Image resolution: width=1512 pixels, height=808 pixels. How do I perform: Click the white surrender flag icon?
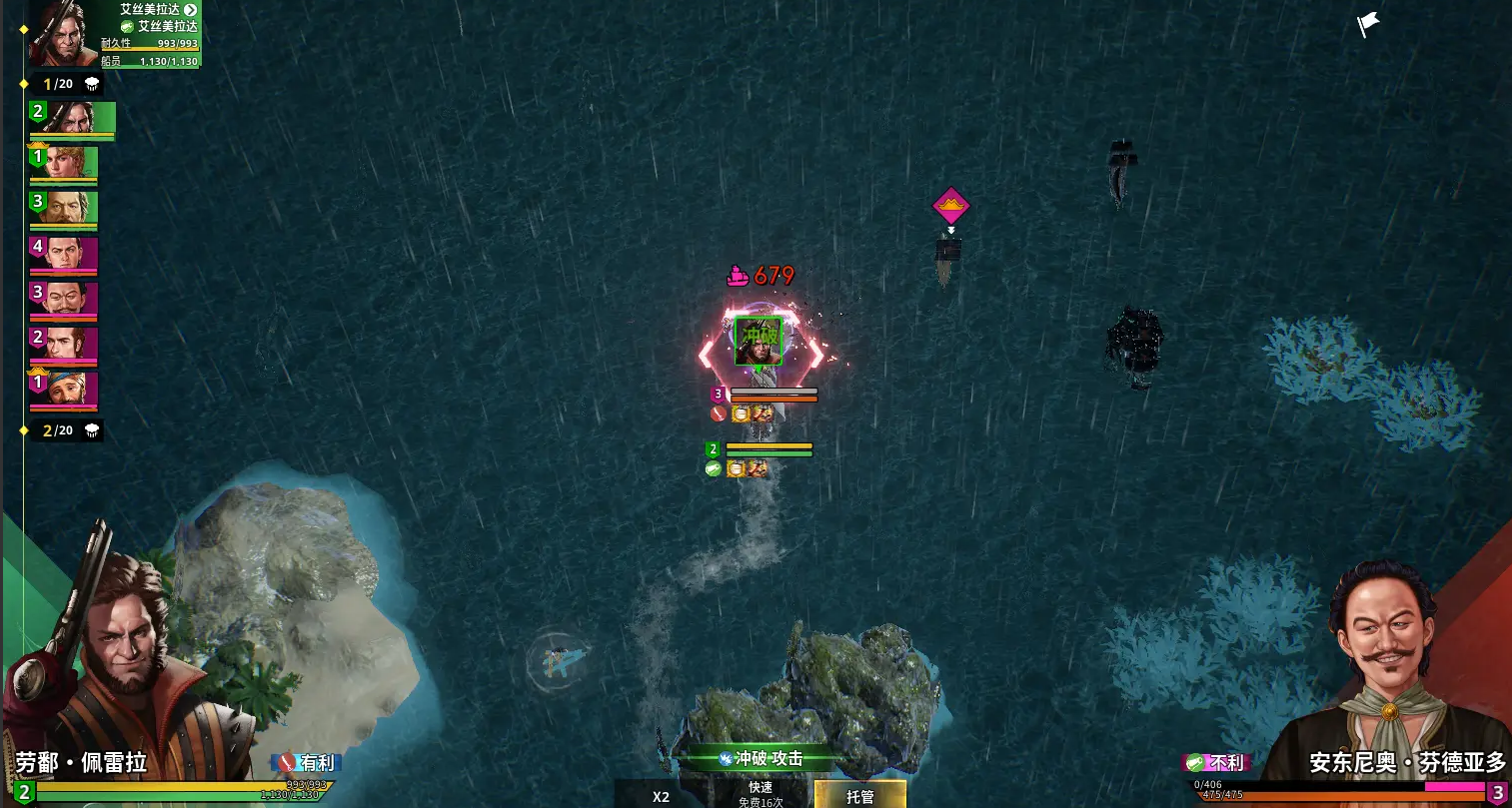pos(1367,24)
